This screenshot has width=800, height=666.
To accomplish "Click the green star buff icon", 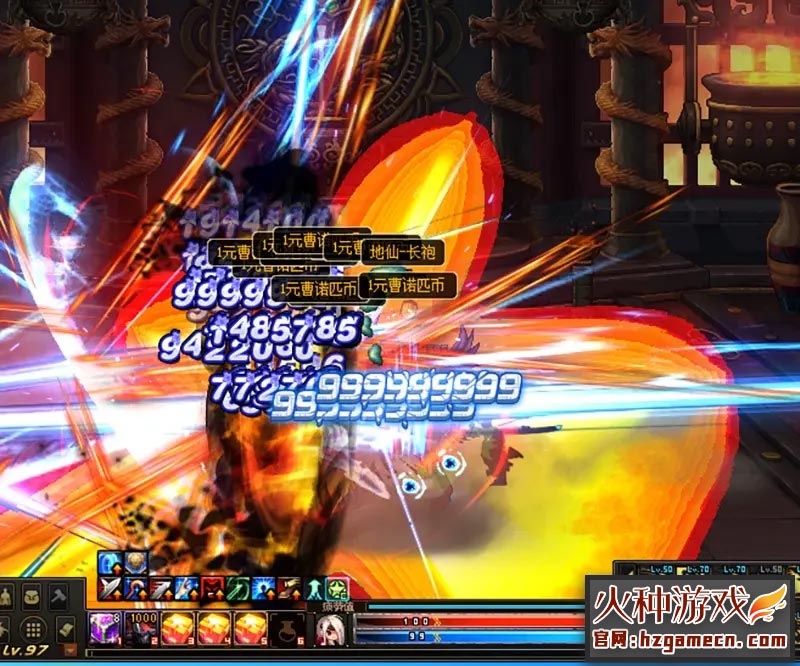I will point(337,589).
